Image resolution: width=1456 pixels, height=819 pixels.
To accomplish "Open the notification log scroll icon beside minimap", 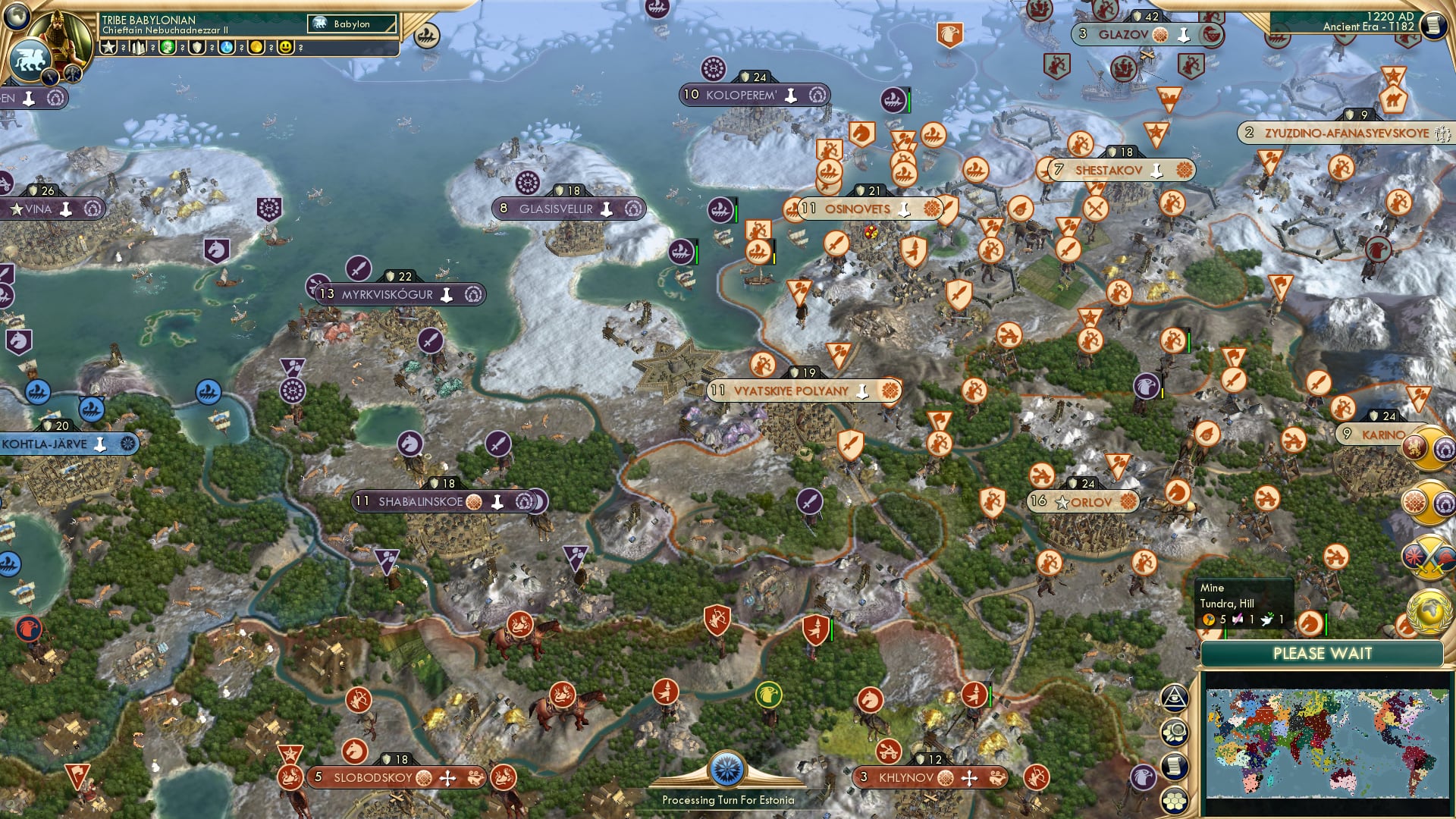I will click(1175, 765).
